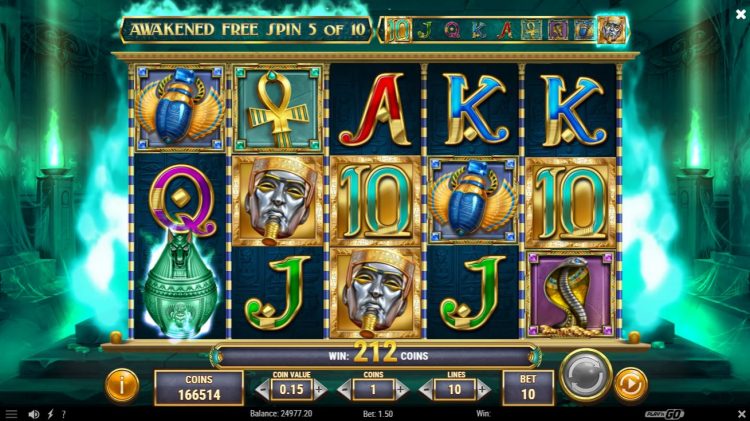Viewport: 750px width, 421px height.
Task: Open help with the question mark
Action: click(x=64, y=413)
